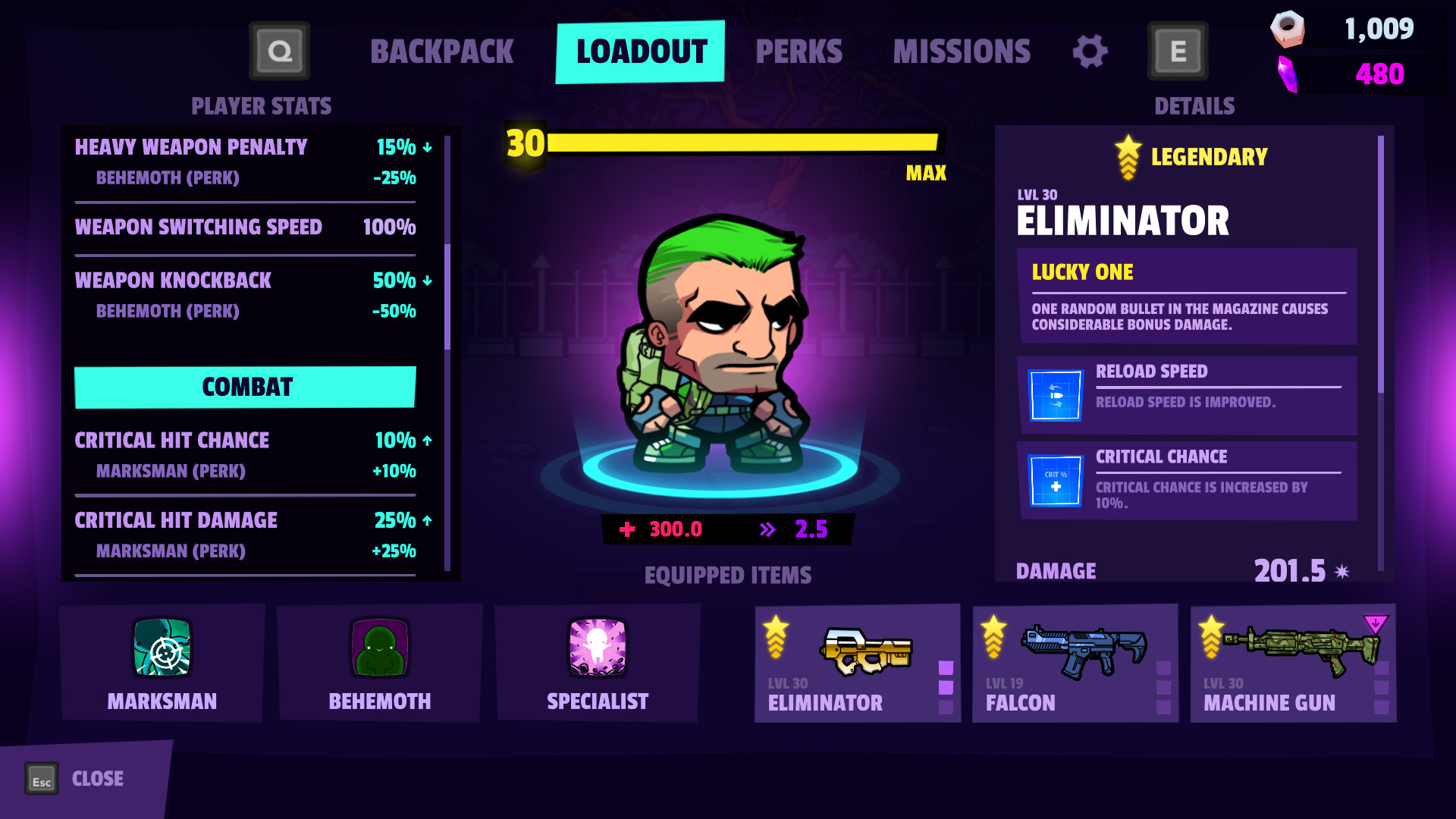Click the Heavy Weapon Penalty down arrow

point(428,149)
